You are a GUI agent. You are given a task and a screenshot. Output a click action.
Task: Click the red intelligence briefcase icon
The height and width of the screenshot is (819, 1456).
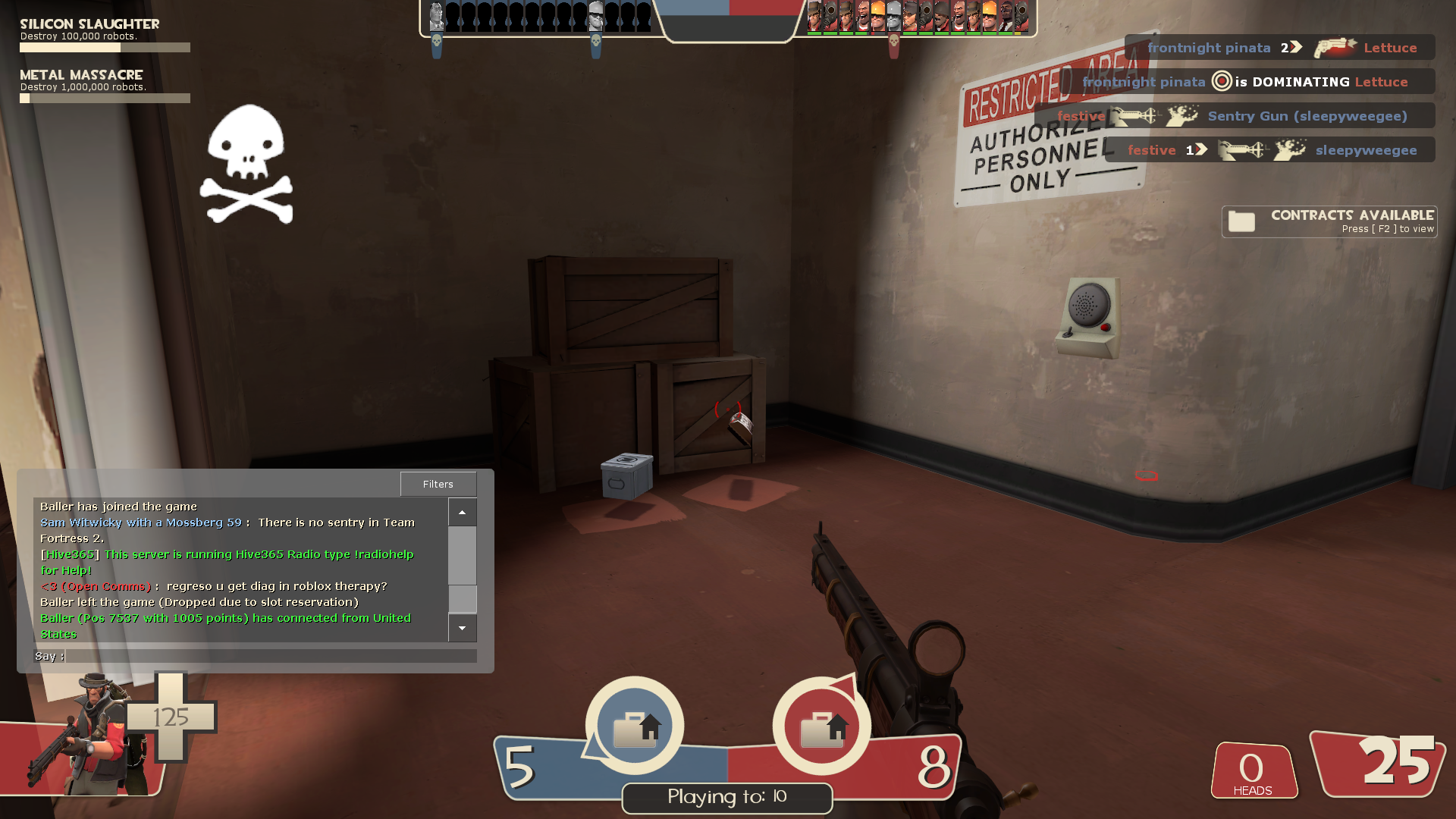822,726
